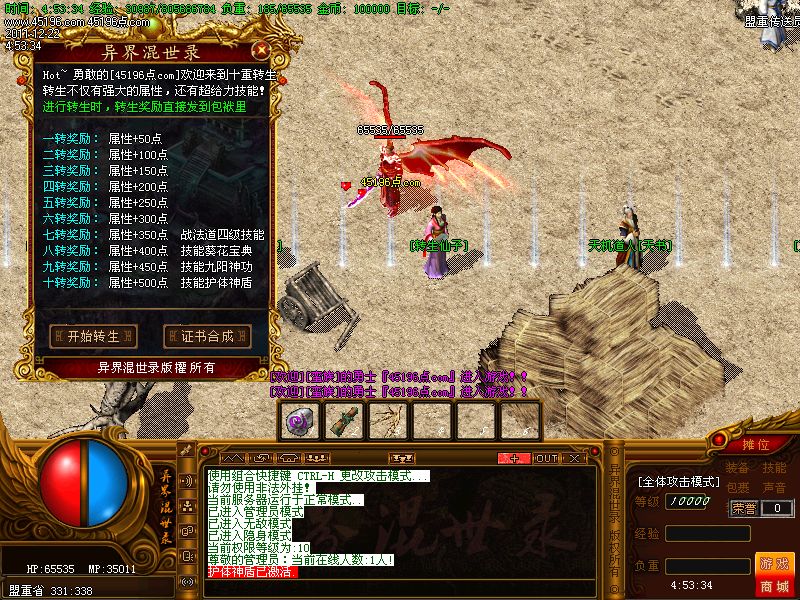Open the 装备 equipment panel
Viewport: 800px width, 600px height.
(x=737, y=468)
